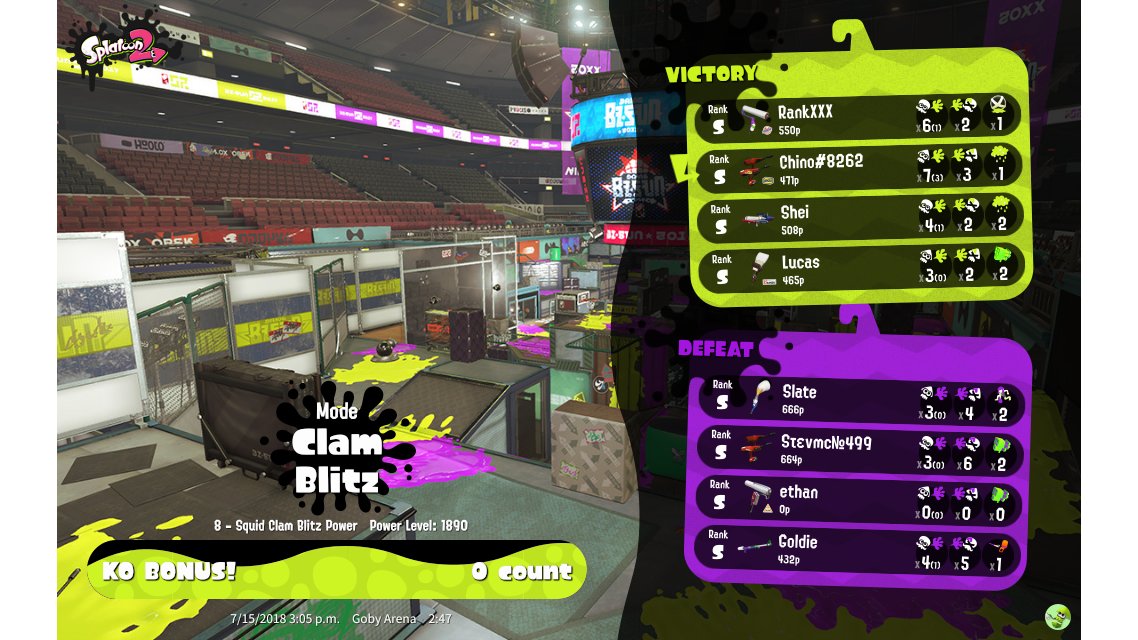Select the StevmcNe499 player row
This screenshot has height=640, width=1138.
(858, 448)
